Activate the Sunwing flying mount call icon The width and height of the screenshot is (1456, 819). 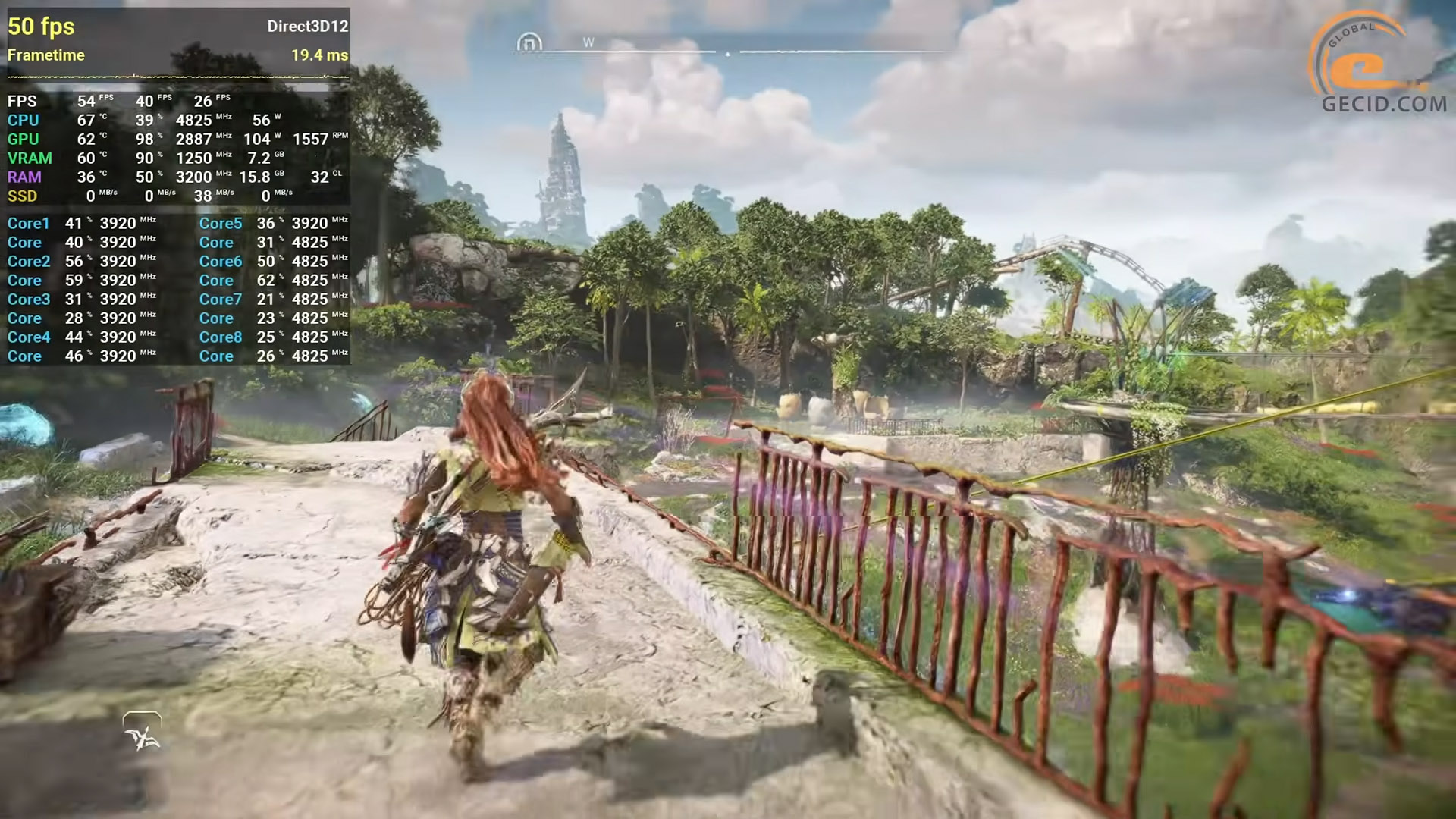coord(143,733)
